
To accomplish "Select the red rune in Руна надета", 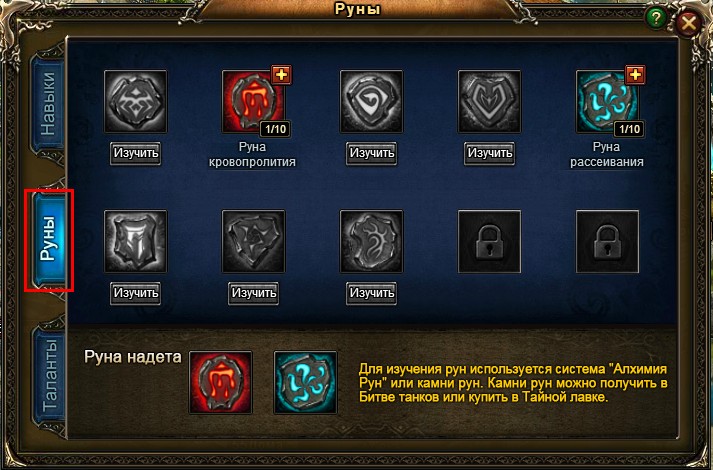I will click(221, 382).
